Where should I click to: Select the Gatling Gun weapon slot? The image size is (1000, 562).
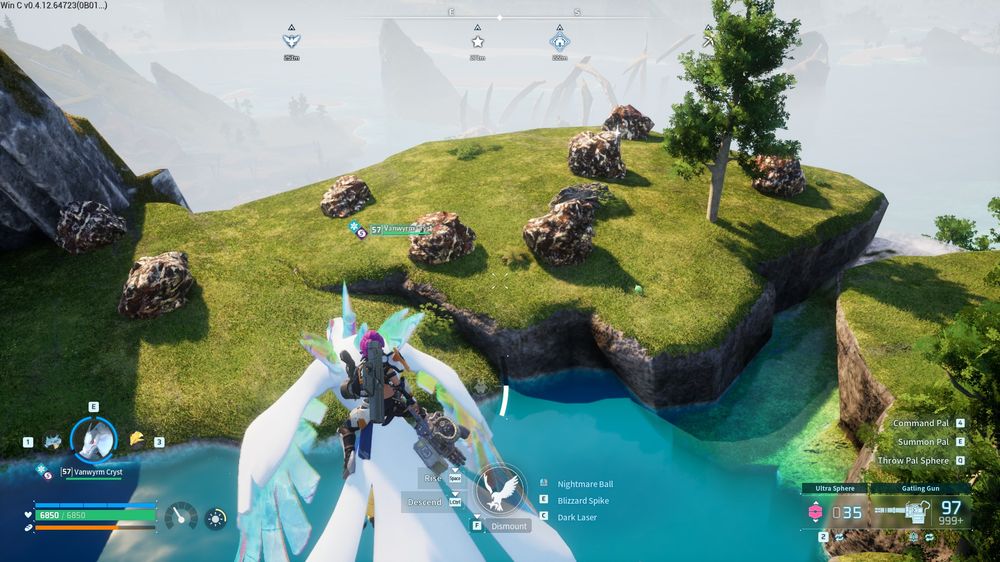[920, 512]
